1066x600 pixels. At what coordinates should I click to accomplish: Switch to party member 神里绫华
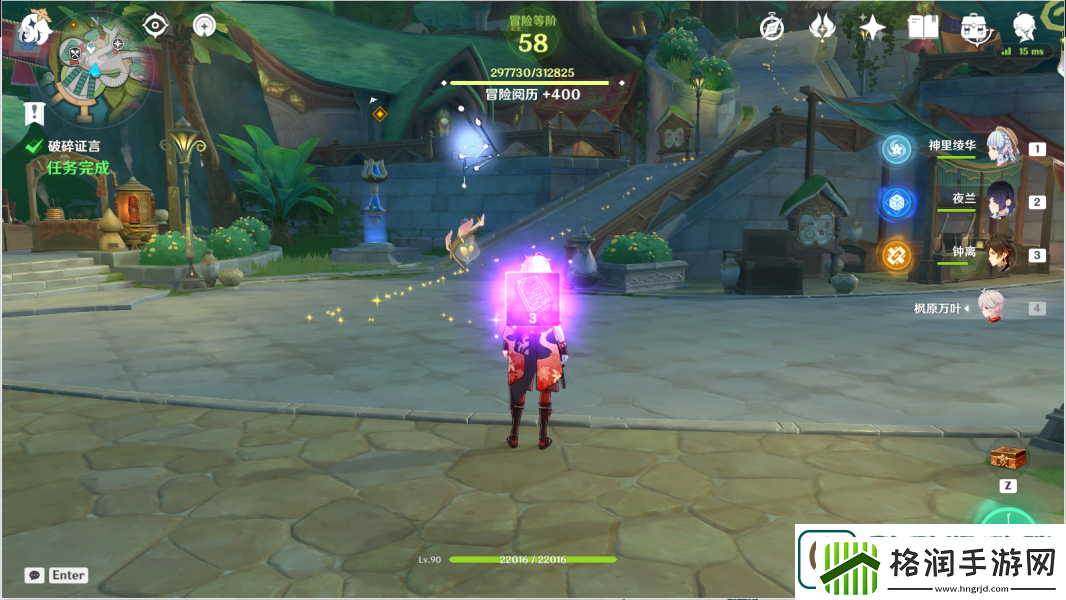[x=1001, y=148]
